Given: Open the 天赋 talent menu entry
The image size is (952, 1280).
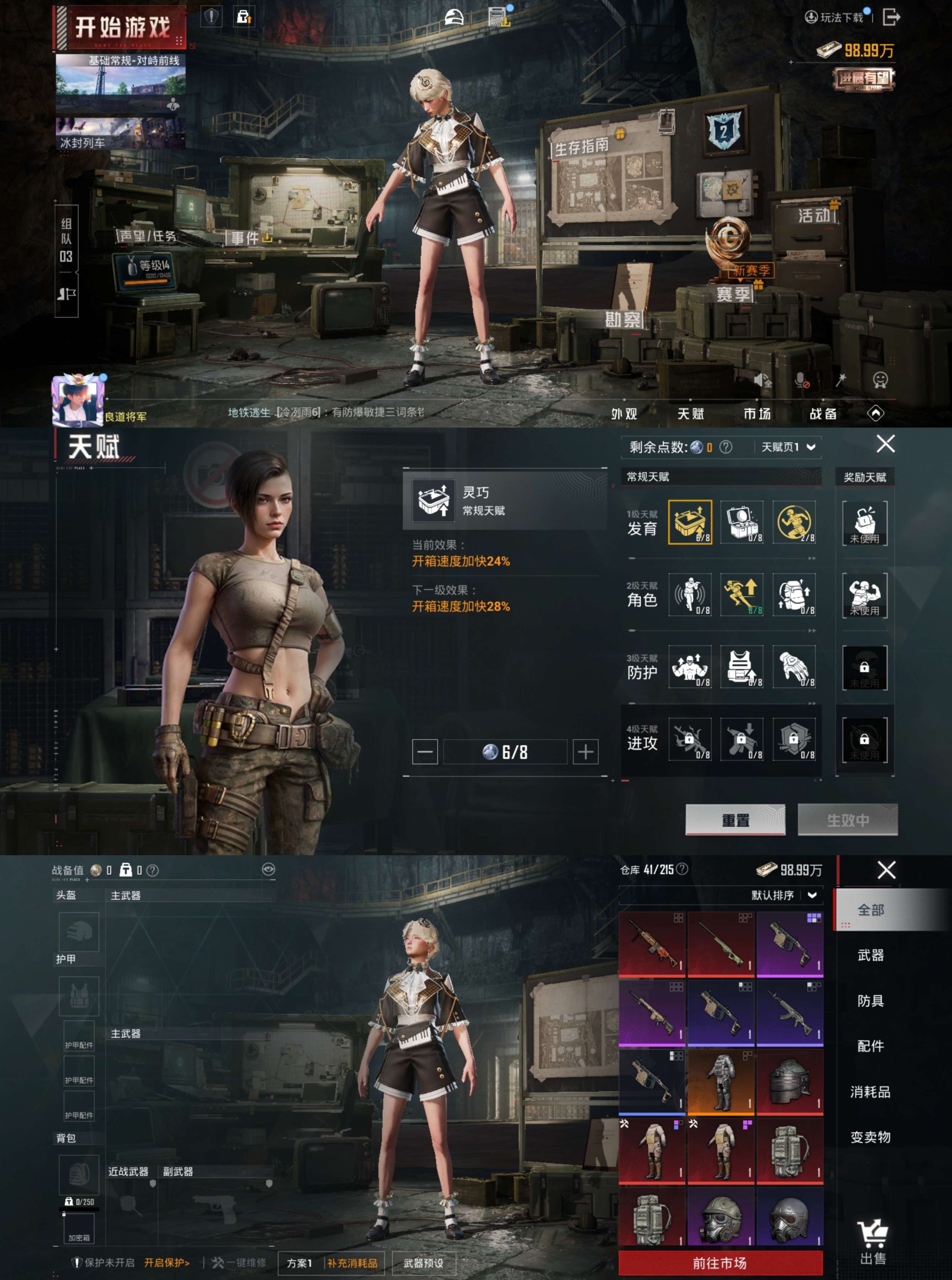Looking at the screenshot, I should pos(690,413).
